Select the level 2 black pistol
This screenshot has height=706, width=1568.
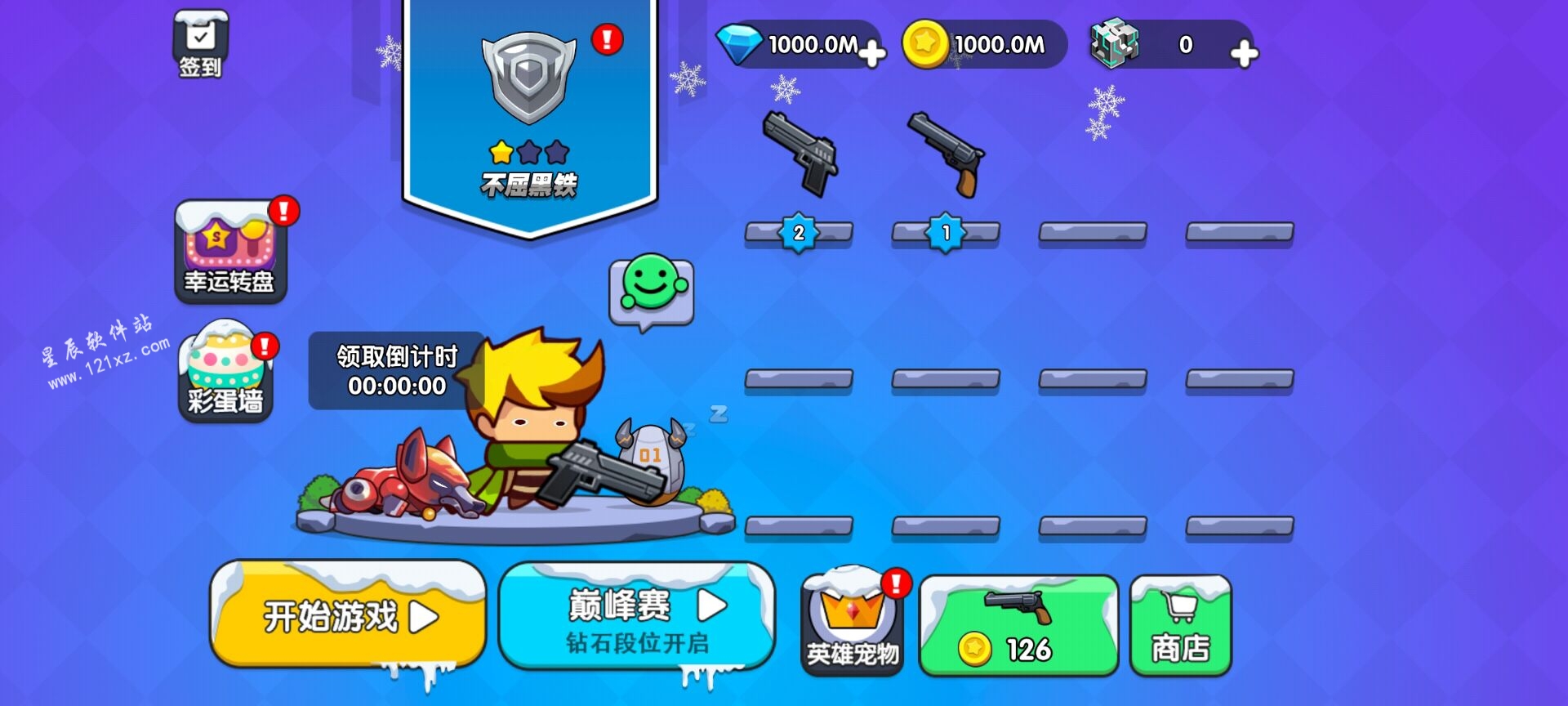[x=800, y=155]
